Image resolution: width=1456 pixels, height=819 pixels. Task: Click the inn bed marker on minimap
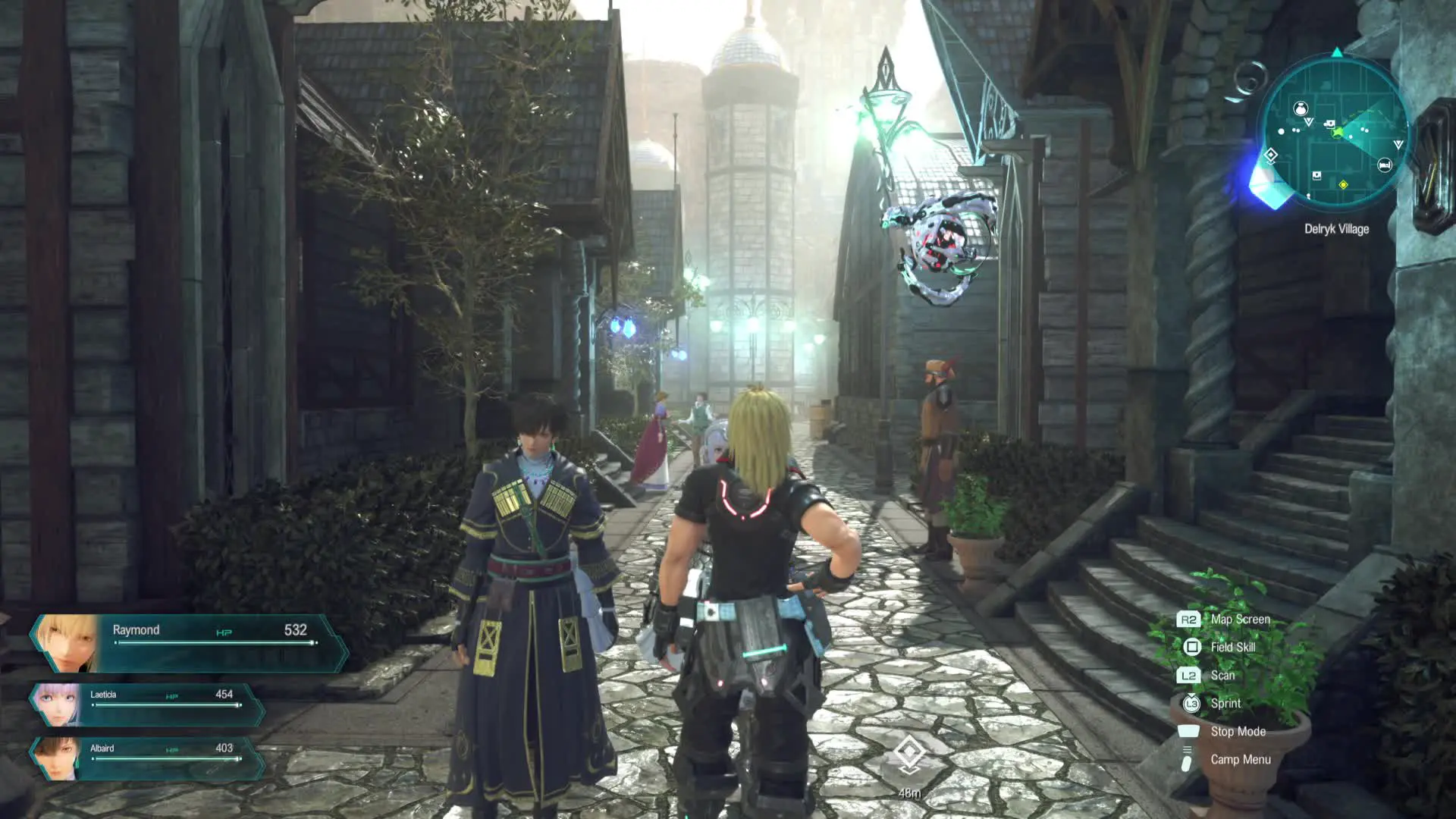coord(1384,165)
